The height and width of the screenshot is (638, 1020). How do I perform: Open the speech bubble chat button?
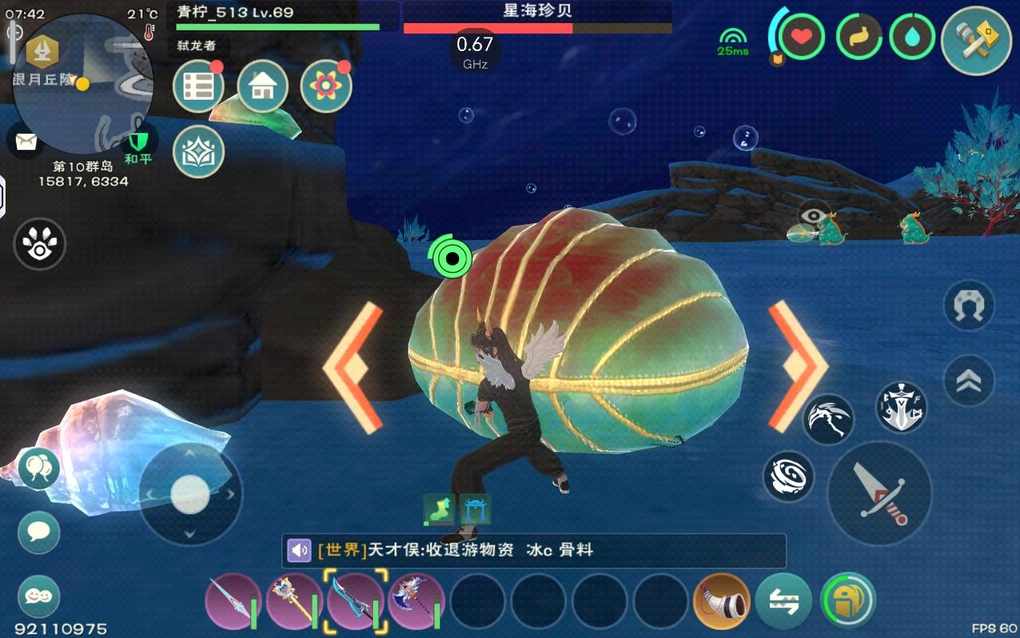click(39, 532)
